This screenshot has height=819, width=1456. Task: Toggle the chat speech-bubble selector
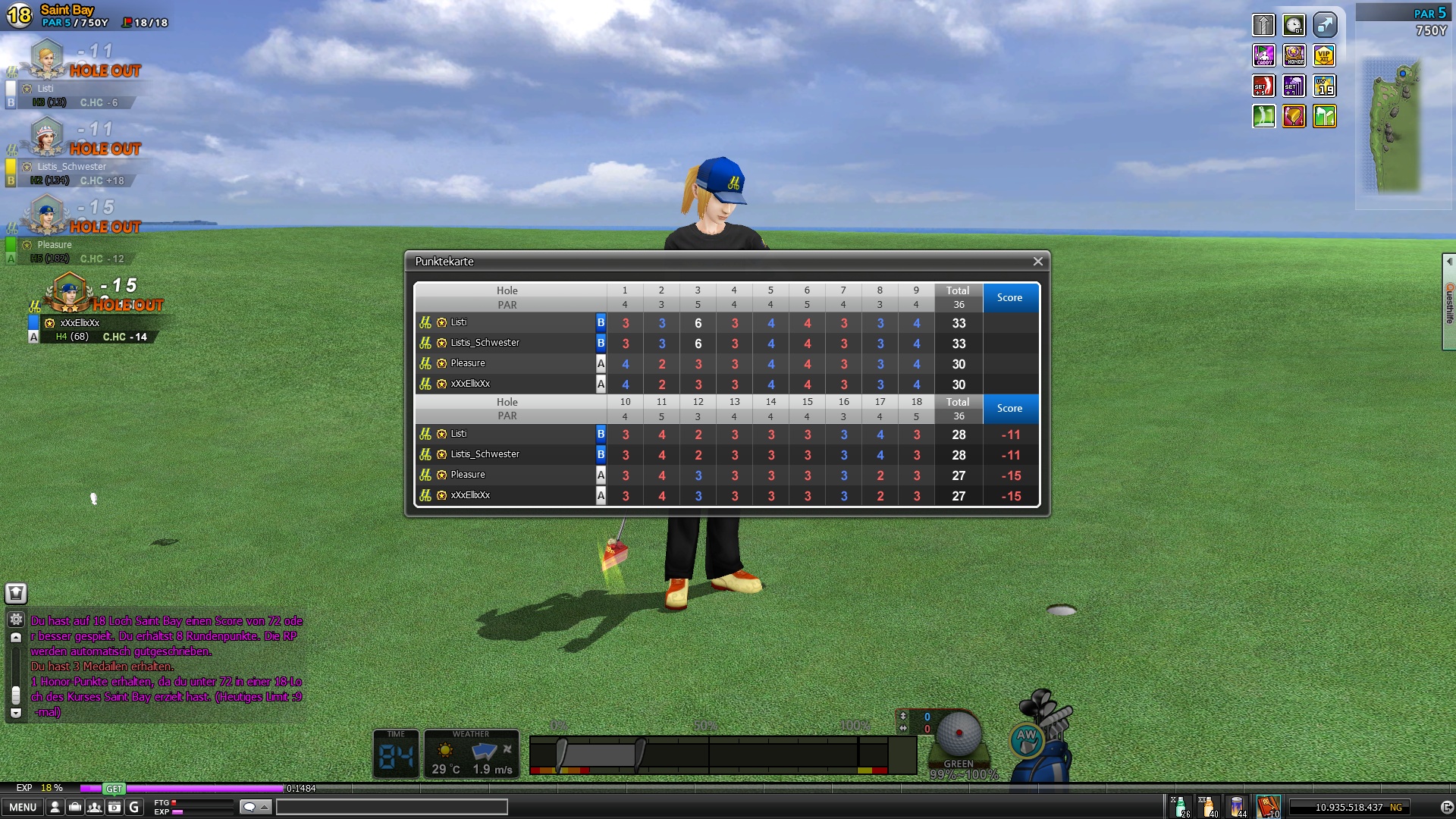[255, 807]
